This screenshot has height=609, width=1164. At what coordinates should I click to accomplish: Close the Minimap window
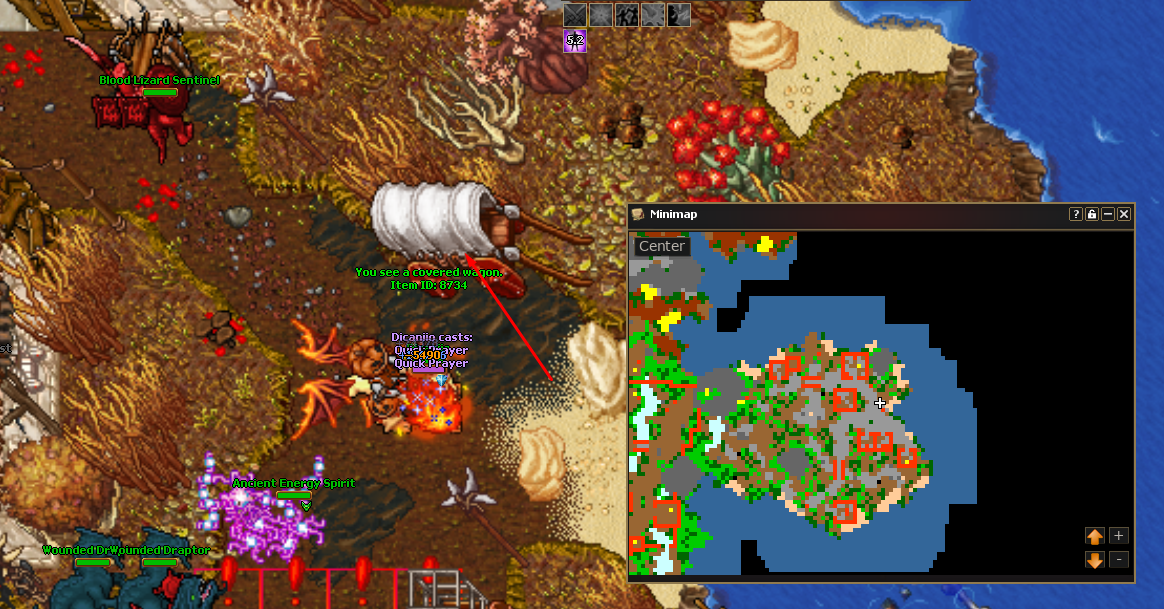[1124, 214]
